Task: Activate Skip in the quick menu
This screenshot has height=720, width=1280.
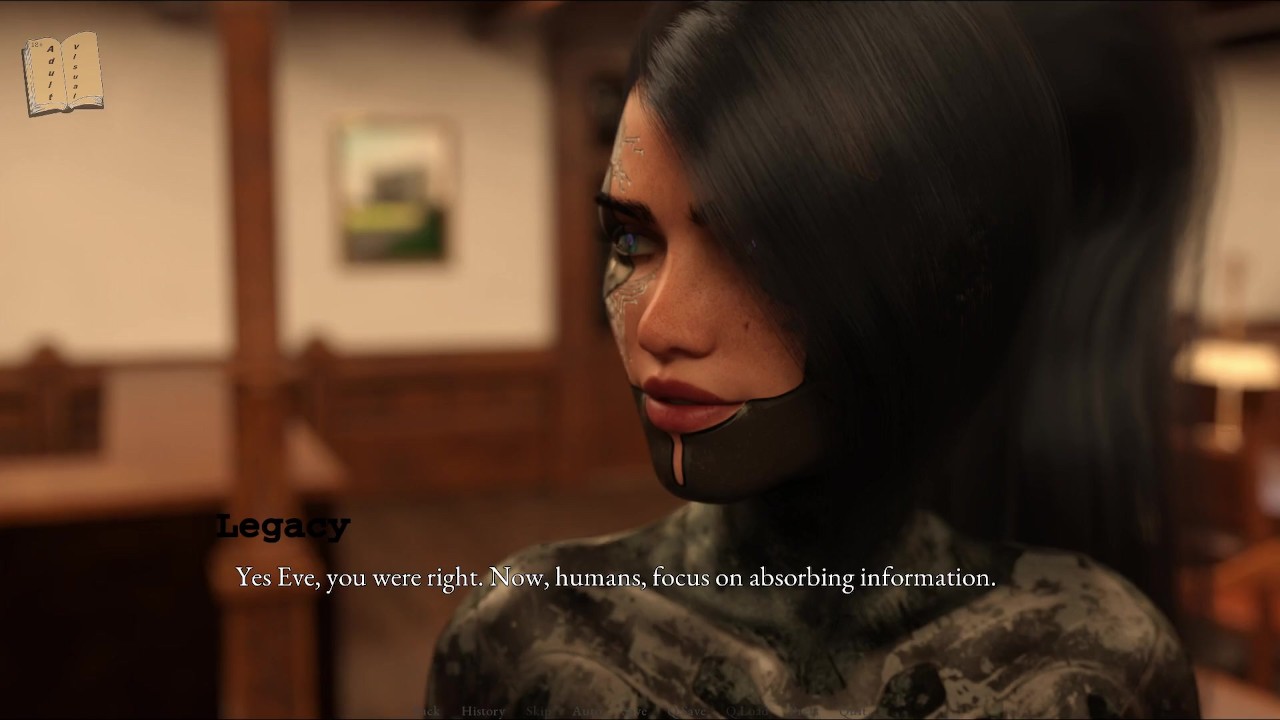Action: [541, 711]
